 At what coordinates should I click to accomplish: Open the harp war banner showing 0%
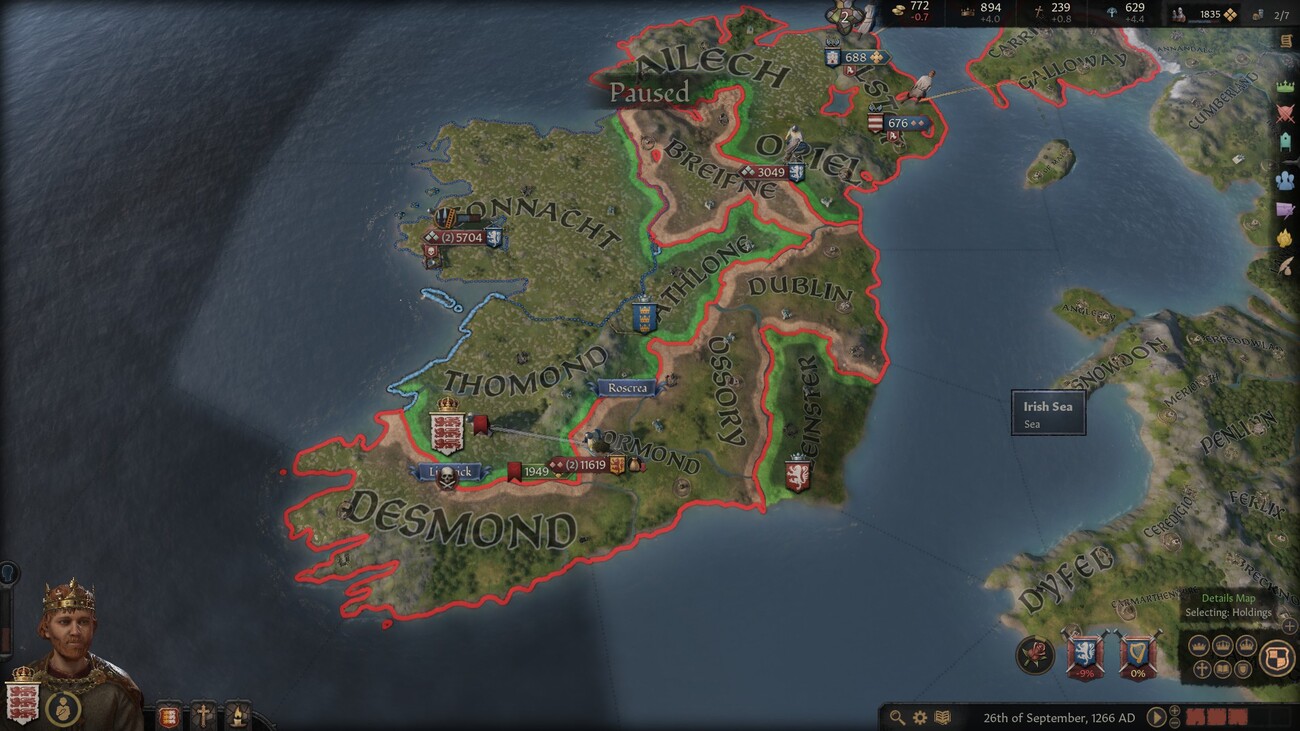pos(1136,655)
